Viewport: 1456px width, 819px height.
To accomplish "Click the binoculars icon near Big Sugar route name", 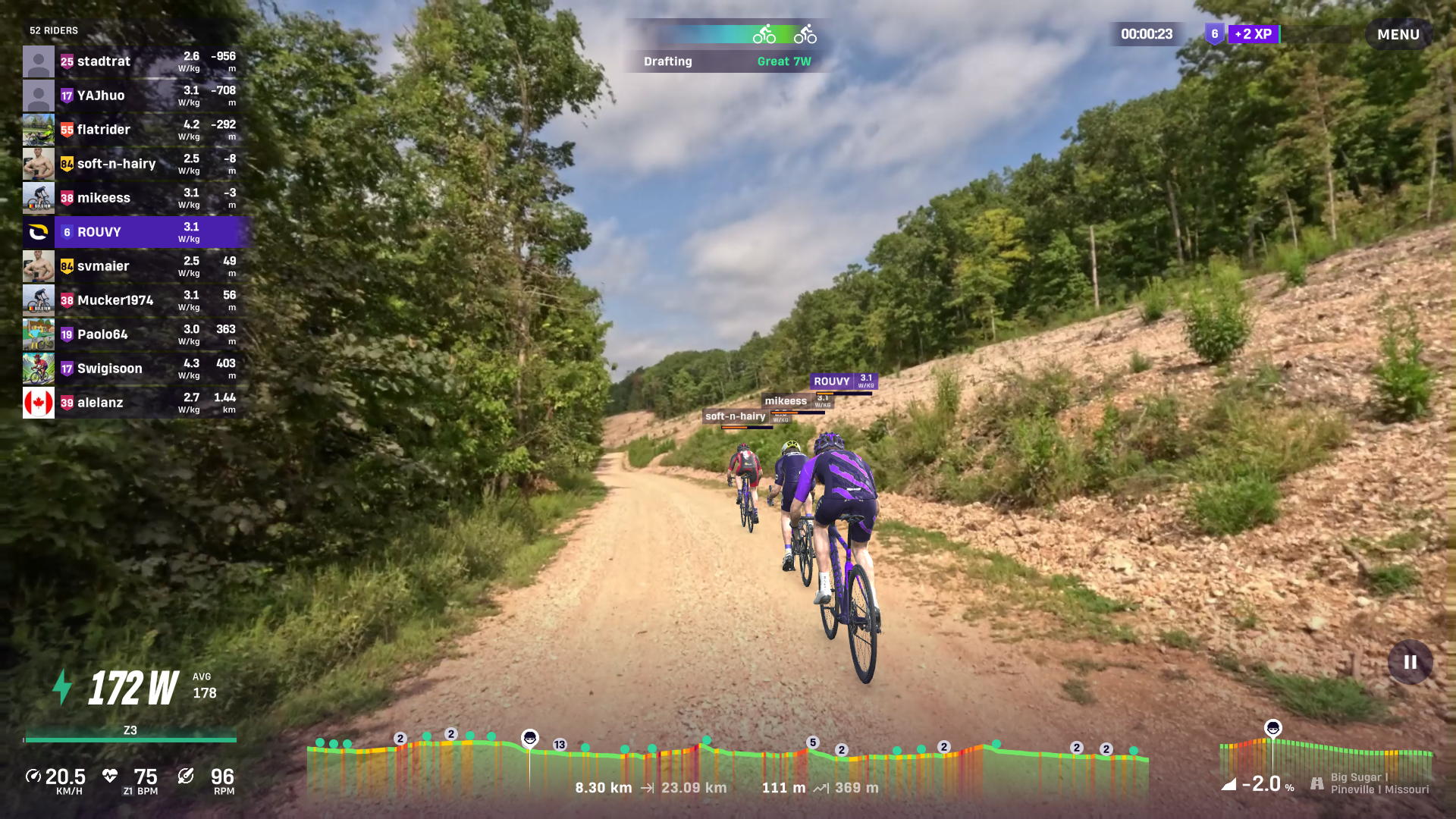I will (x=1316, y=783).
